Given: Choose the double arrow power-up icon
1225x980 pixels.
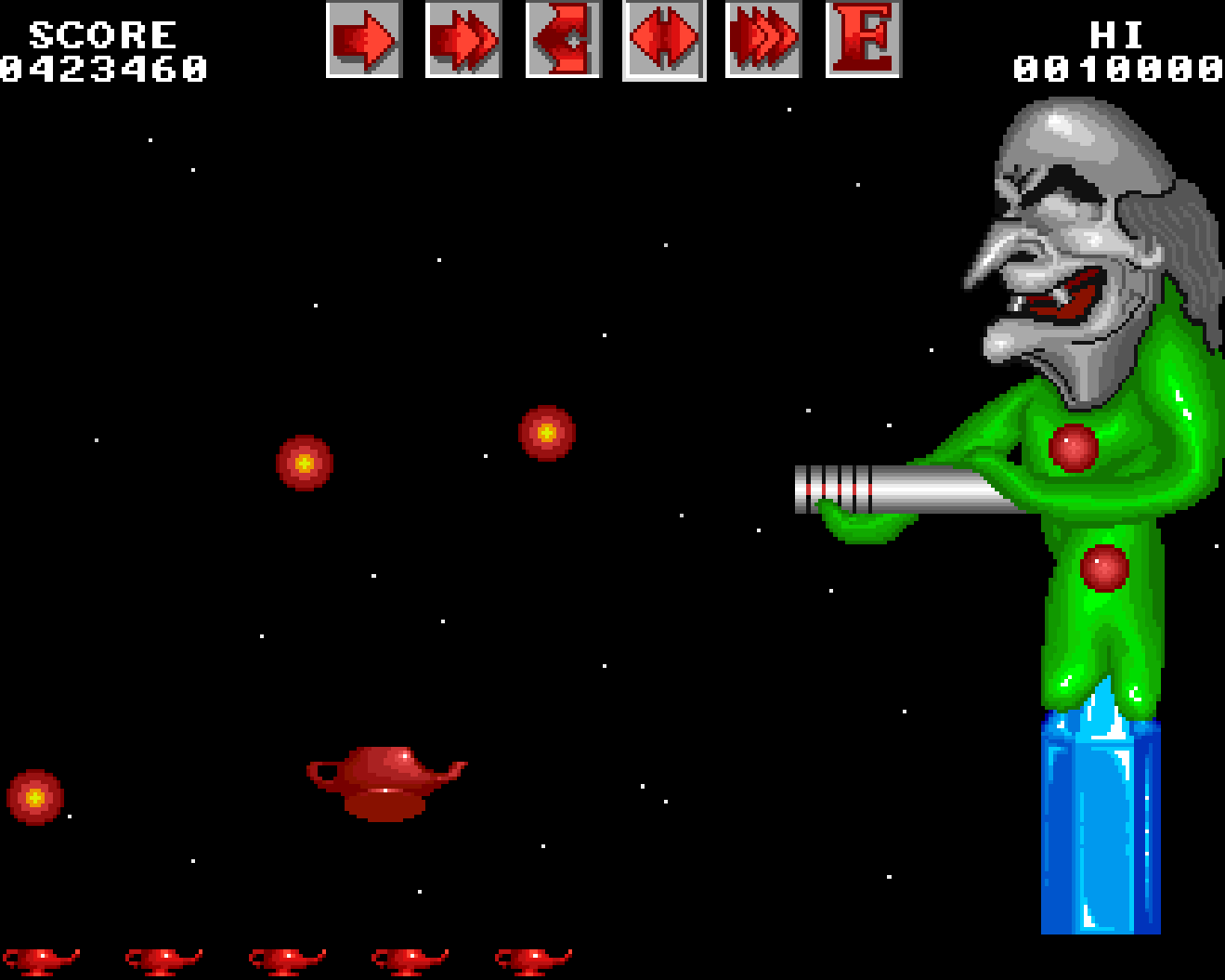Looking at the screenshot, I should coord(463,40).
